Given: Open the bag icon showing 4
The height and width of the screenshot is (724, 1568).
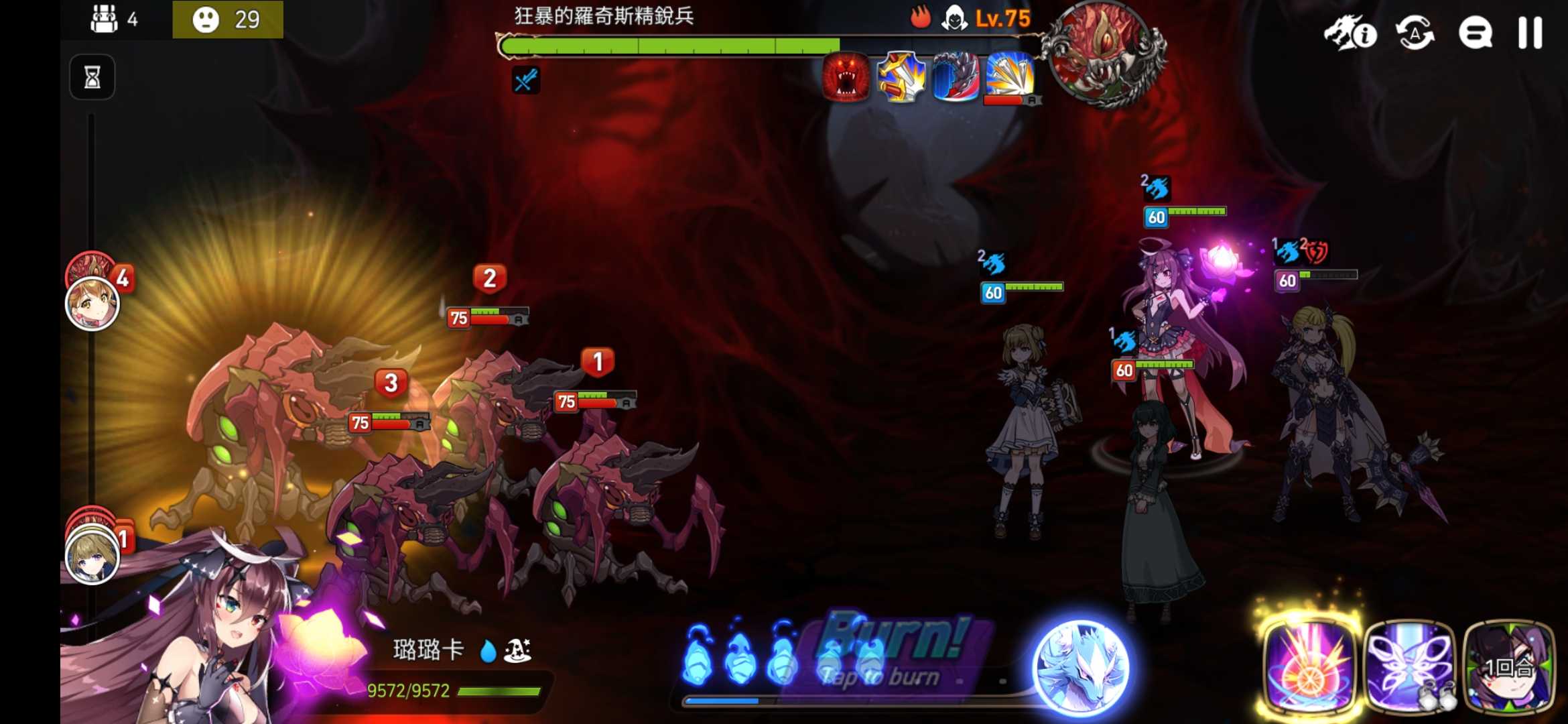Looking at the screenshot, I should tap(103, 20).
